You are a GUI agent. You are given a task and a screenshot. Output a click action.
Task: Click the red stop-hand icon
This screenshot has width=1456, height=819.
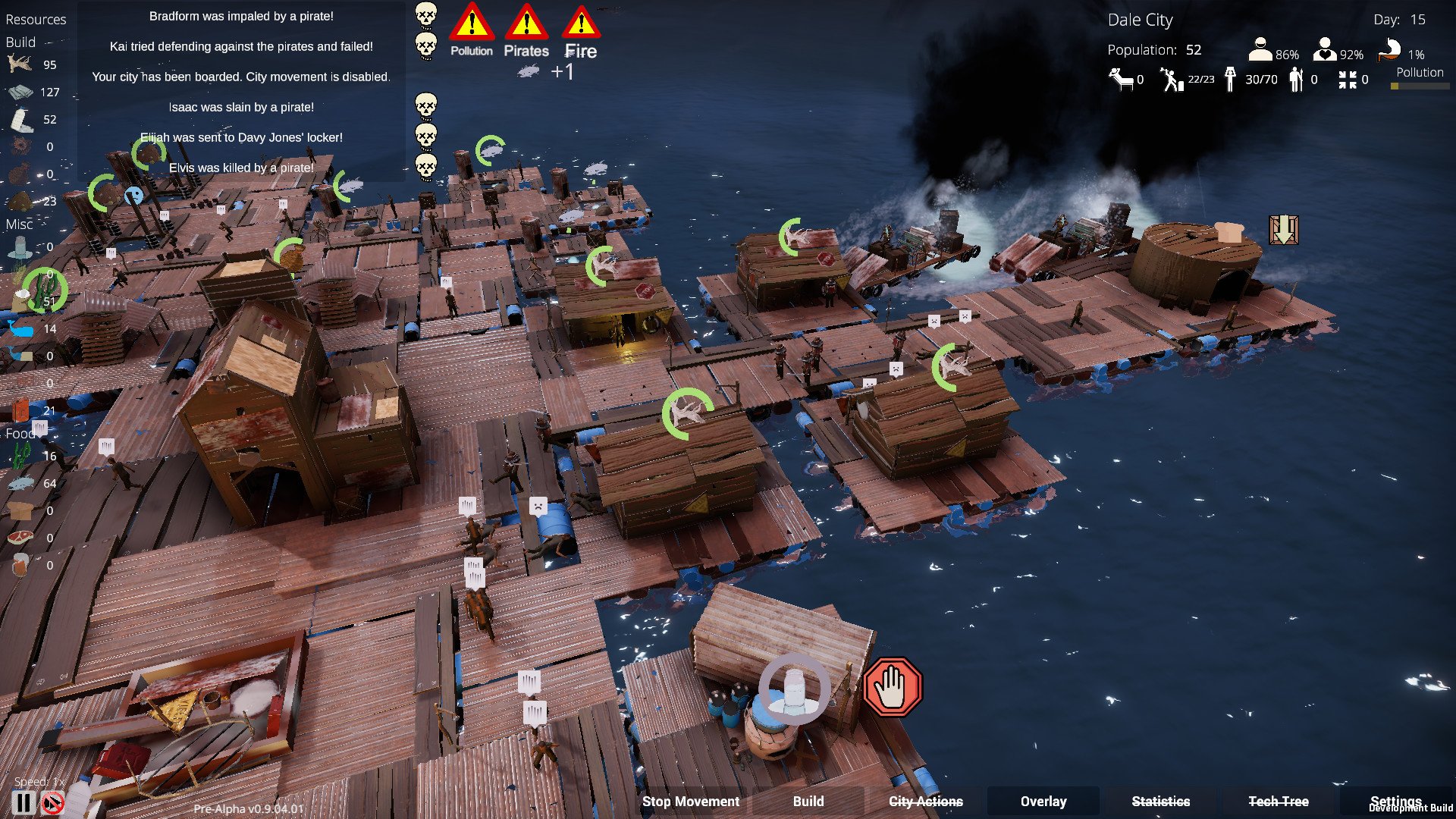[x=893, y=687]
